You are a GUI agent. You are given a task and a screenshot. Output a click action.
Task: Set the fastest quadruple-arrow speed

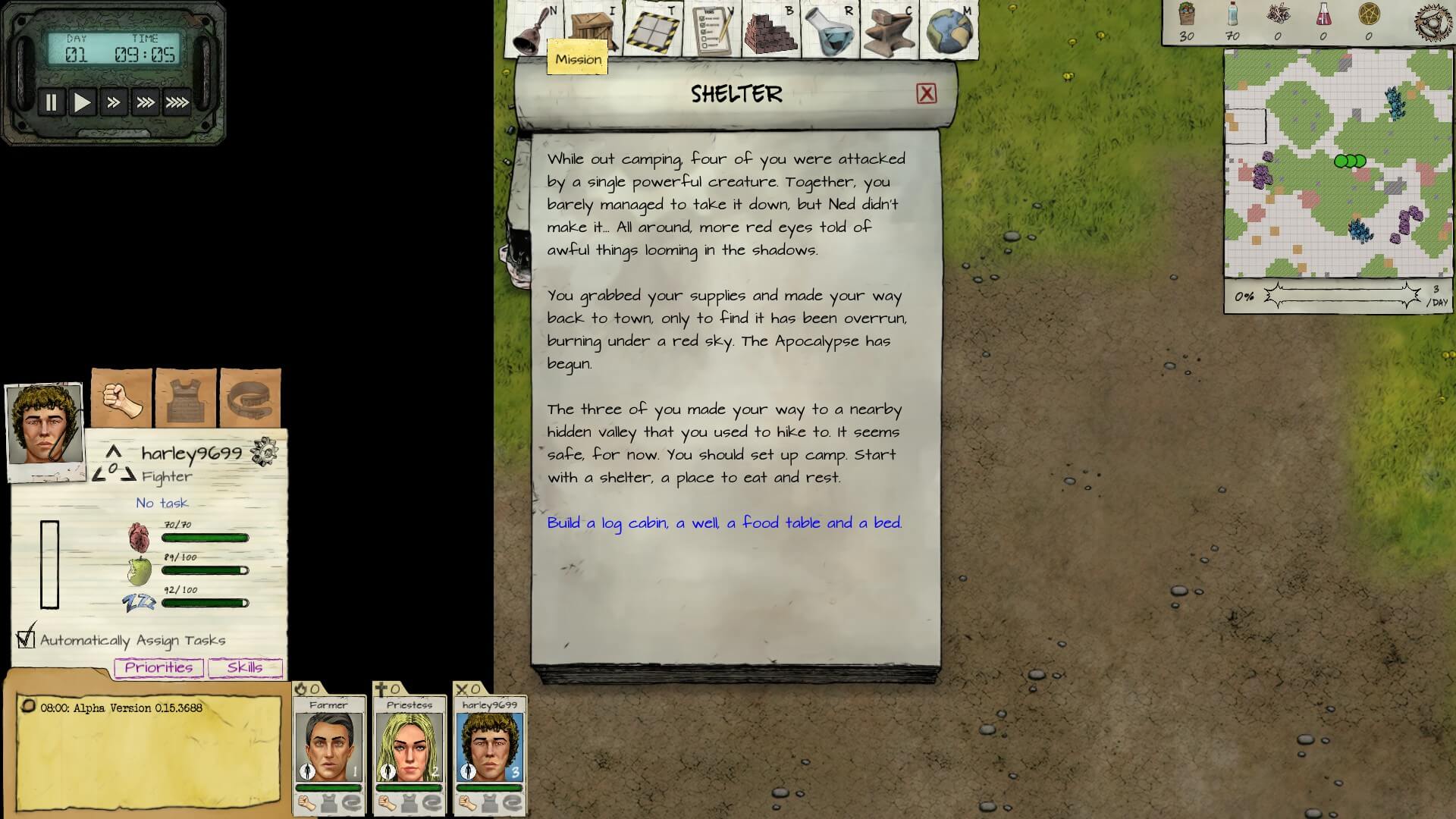pyautogui.click(x=177, y=102)
